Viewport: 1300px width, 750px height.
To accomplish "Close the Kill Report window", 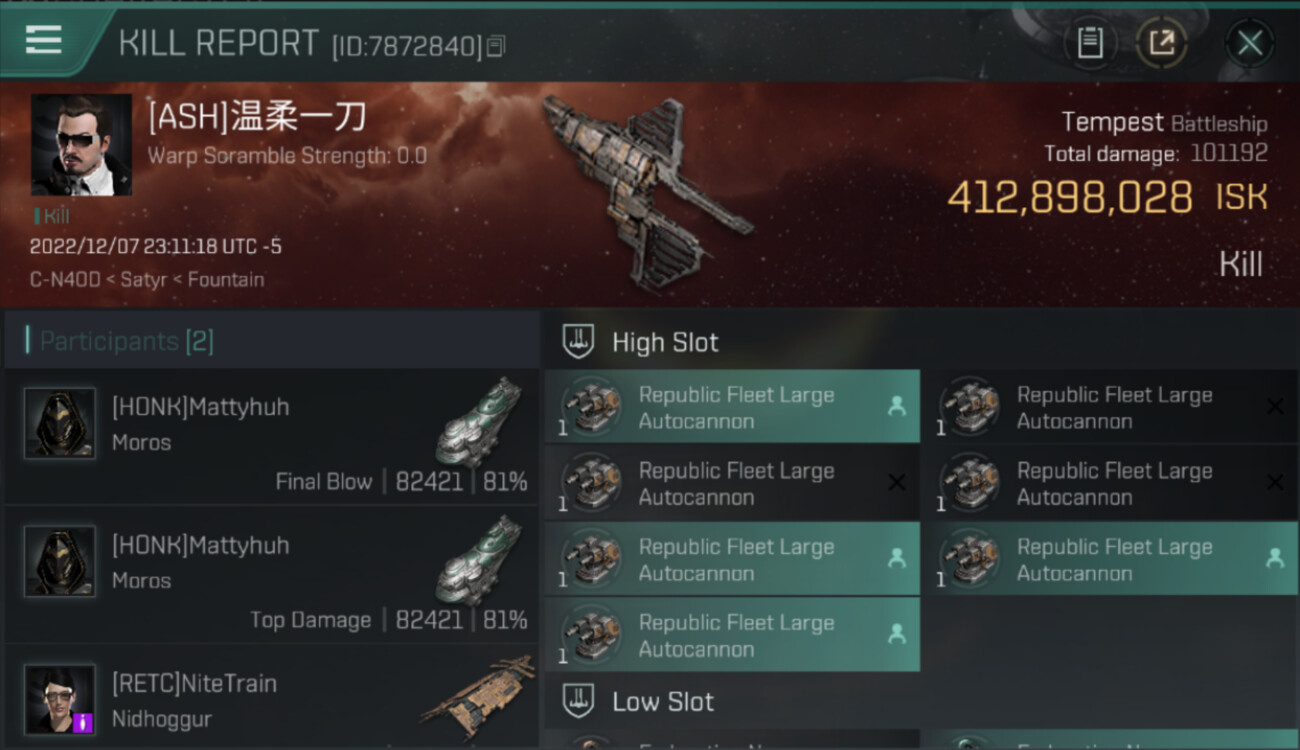I will coord(1249,43).
